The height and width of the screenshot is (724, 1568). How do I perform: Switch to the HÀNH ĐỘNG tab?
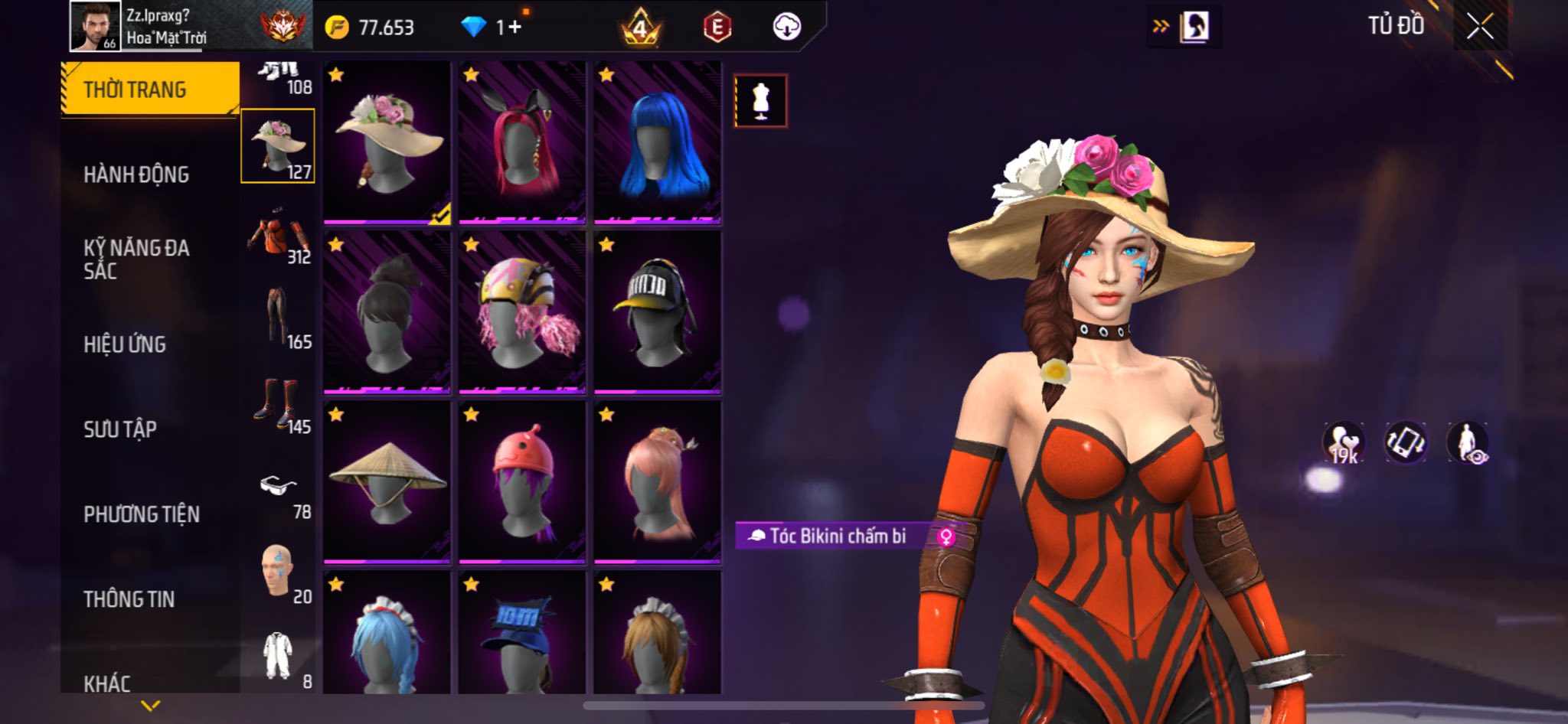136,174
